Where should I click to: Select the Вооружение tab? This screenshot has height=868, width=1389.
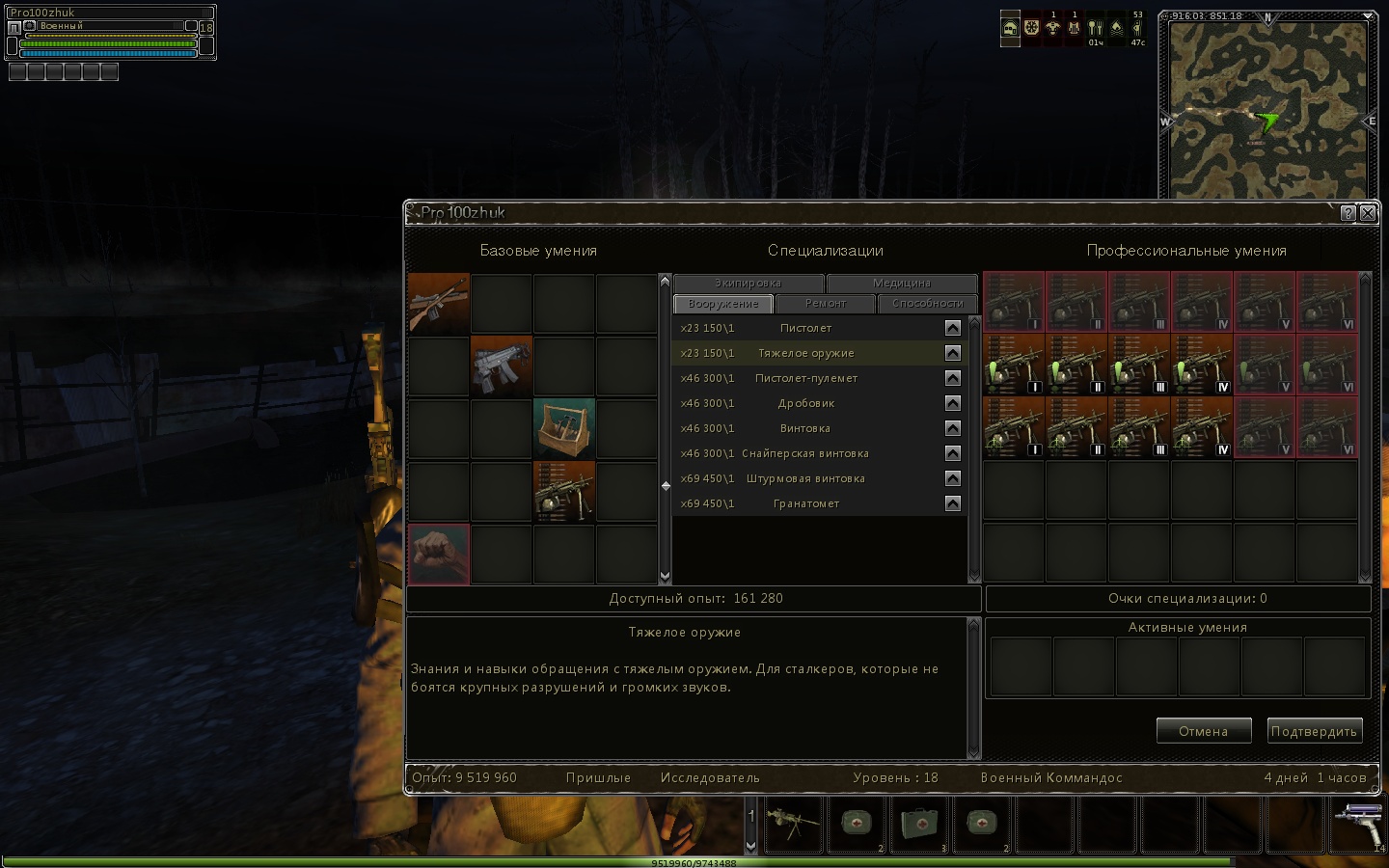(x=723, y=304)
